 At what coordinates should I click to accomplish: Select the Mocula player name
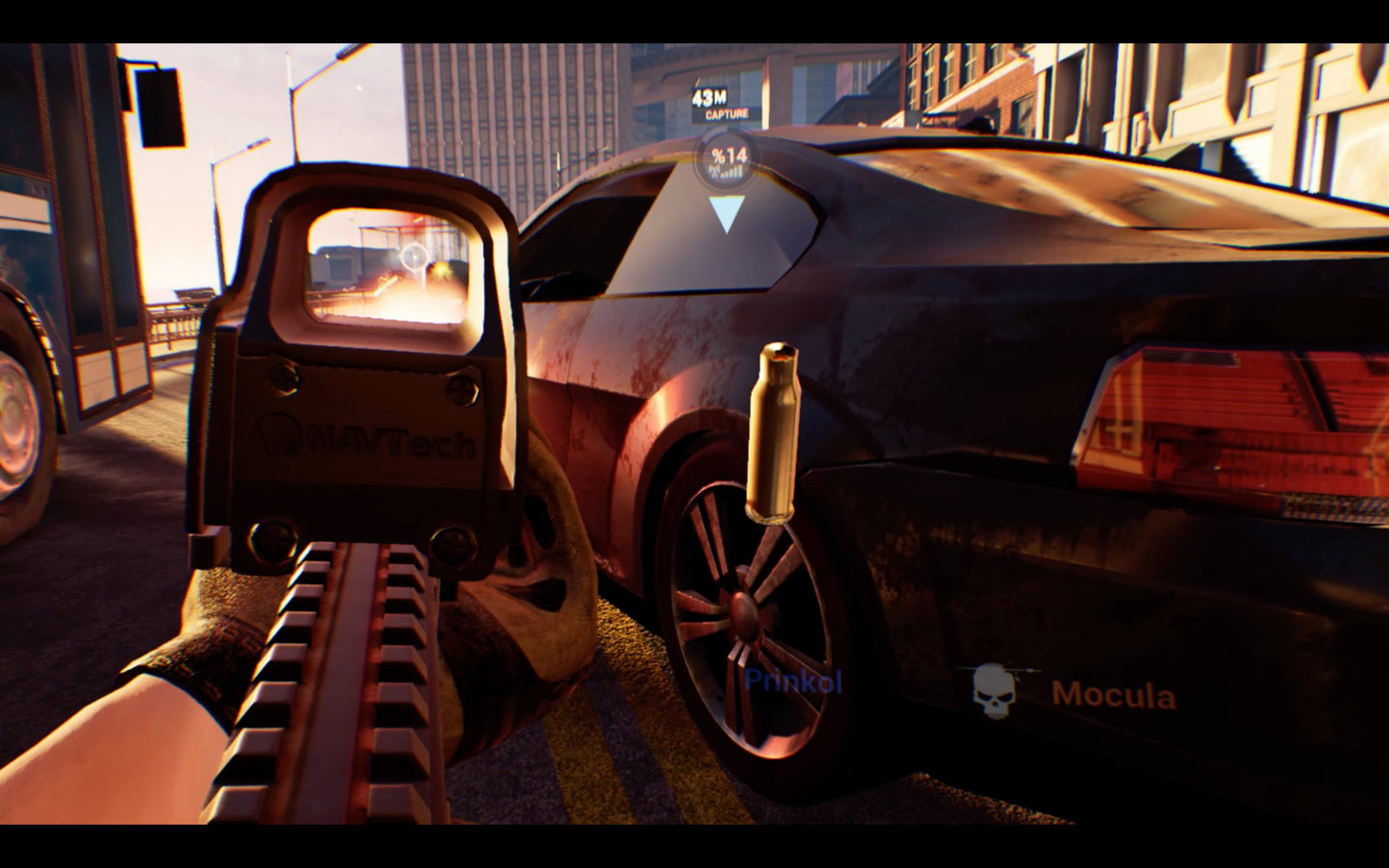(1116, 692)
